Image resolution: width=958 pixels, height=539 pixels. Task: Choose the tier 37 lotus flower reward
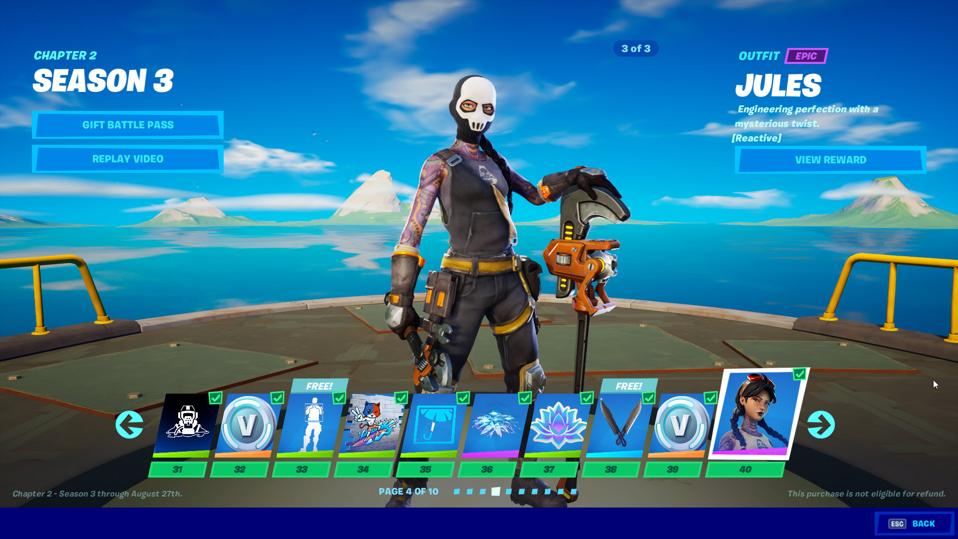click(557, 426)
